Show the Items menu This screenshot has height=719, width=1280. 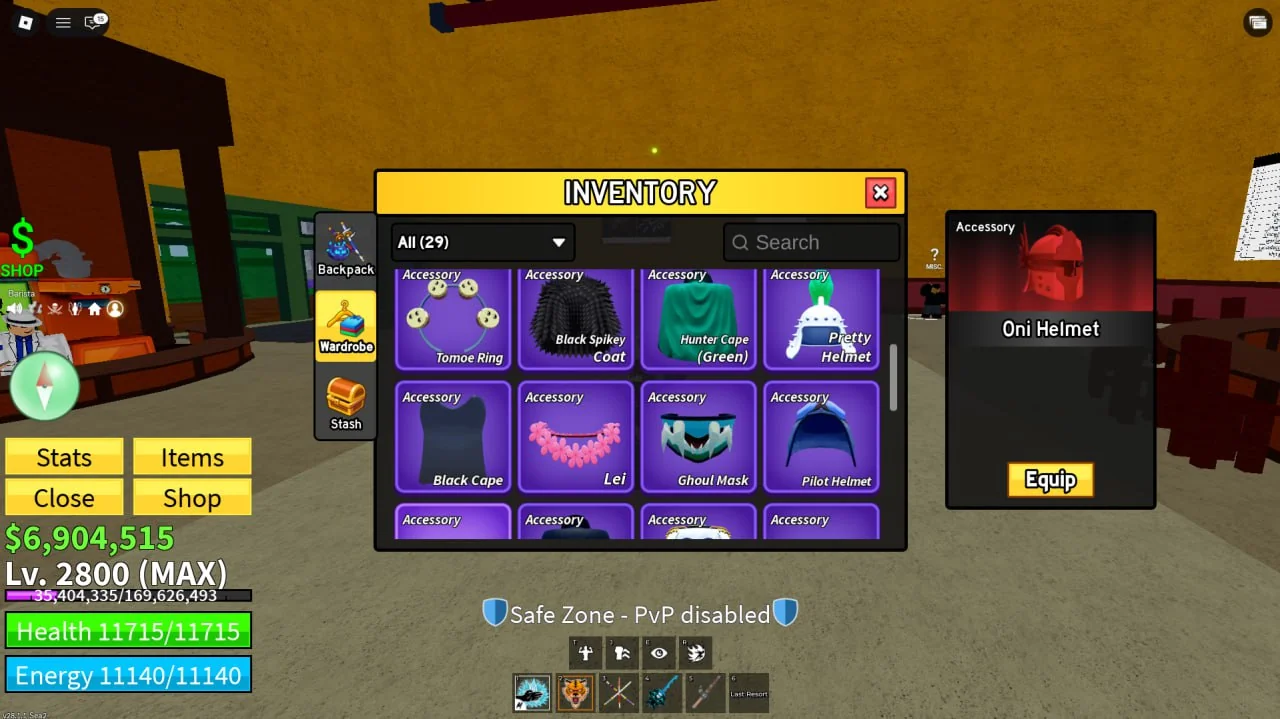(192, 457)
